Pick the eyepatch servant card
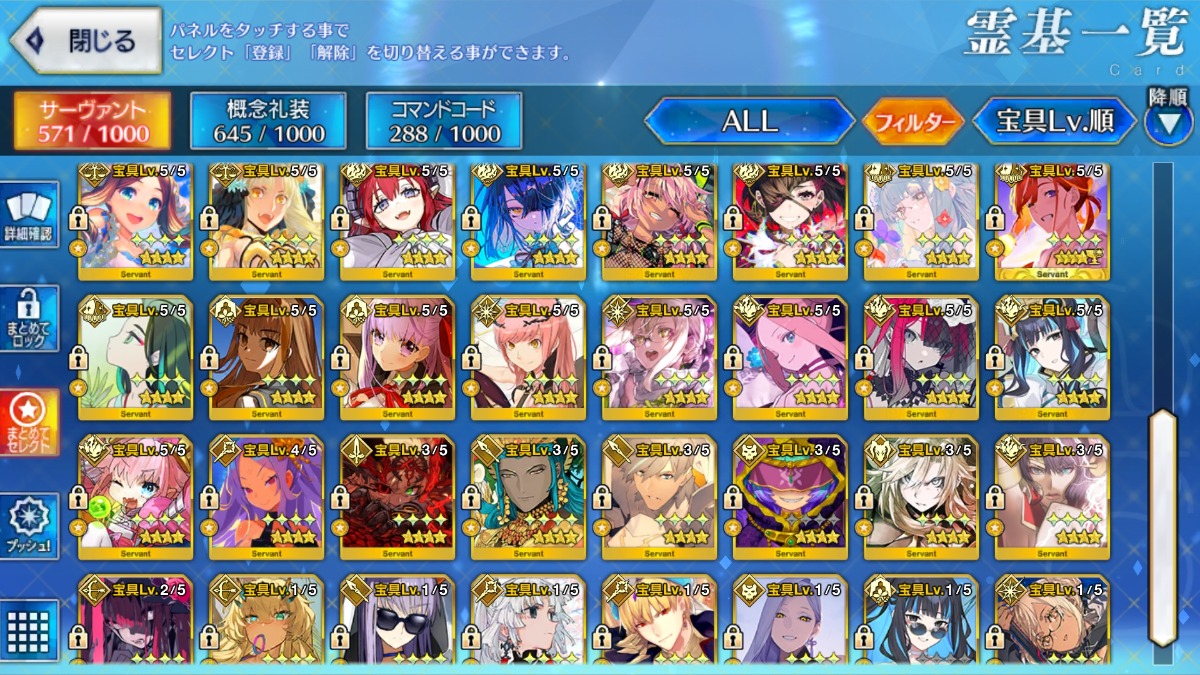Viewport: 1200px width, 675px height. [790, 220]
